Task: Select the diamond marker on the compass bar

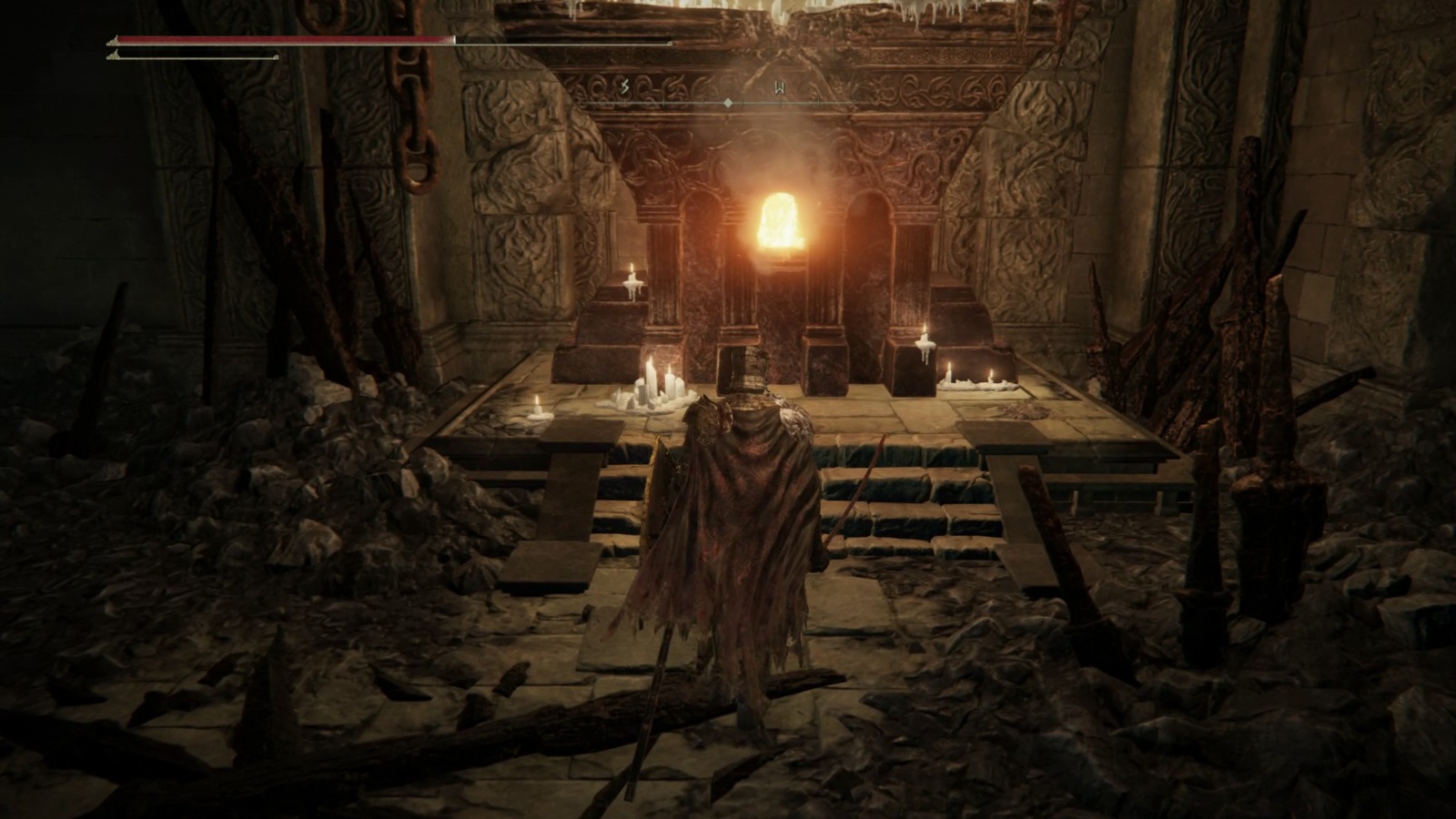Action: click(x=728, y=103)
